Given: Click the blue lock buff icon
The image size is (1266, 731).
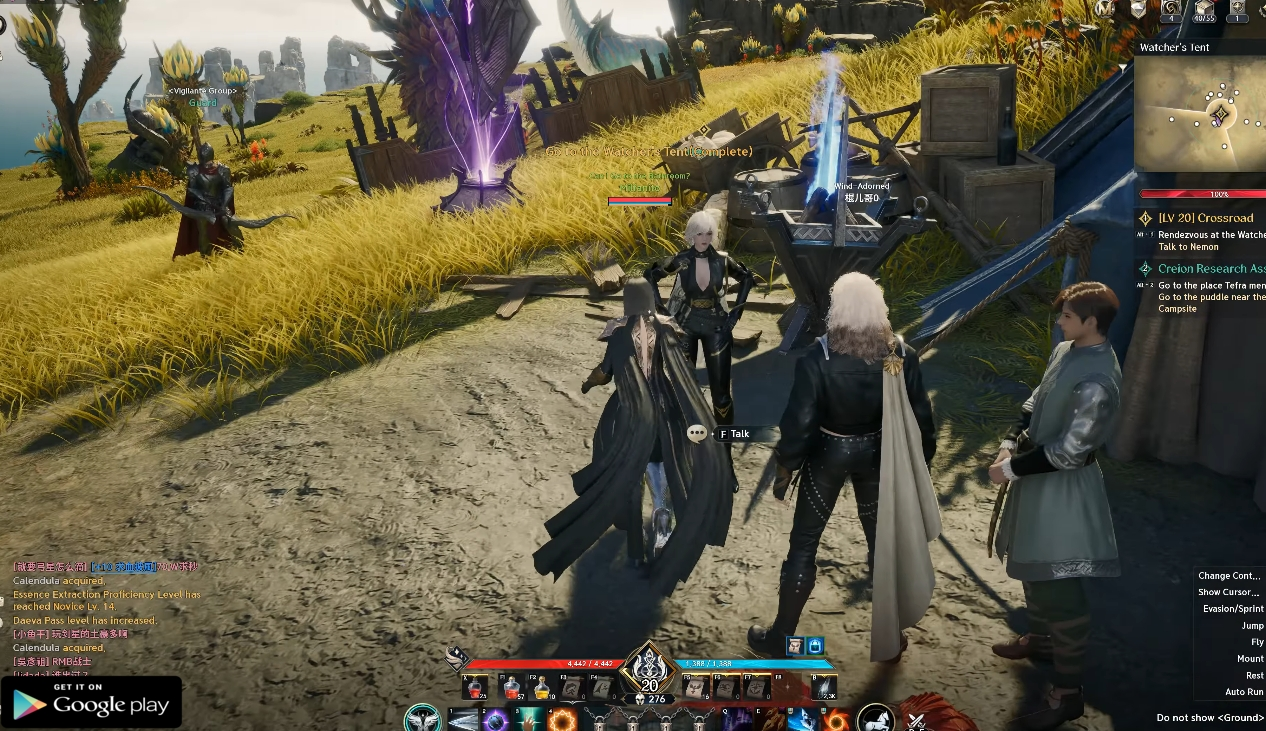Looking at the screenshot, I should [x=815, y=646].
